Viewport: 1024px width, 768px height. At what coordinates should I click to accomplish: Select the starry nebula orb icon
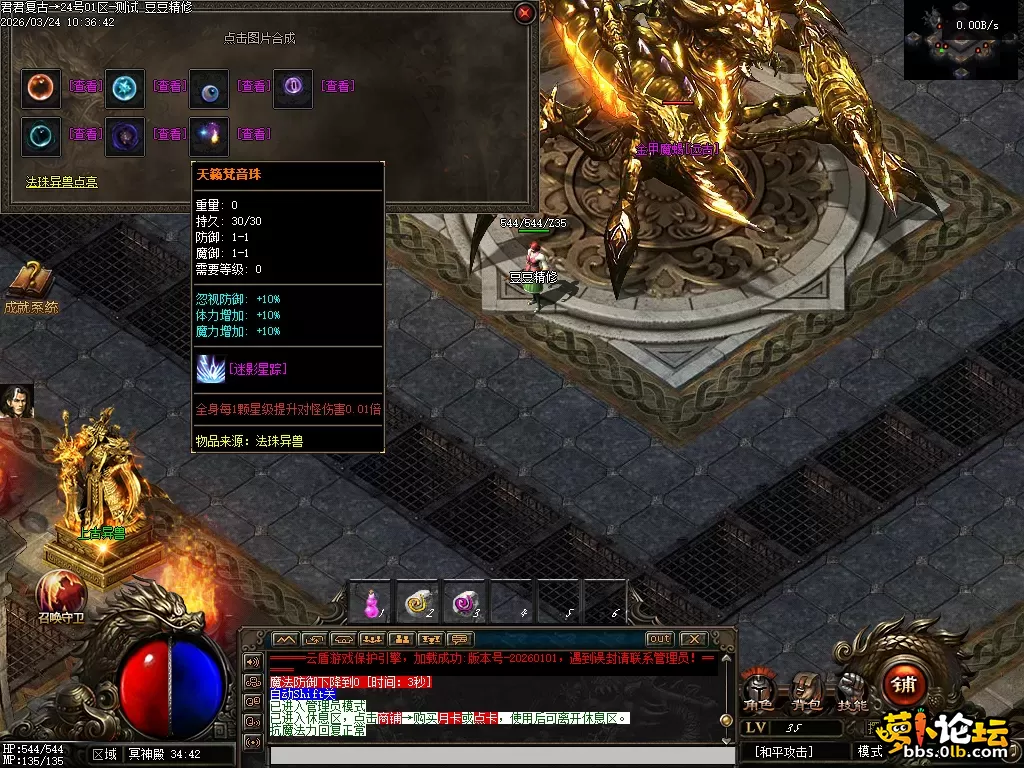pos(209,134)
